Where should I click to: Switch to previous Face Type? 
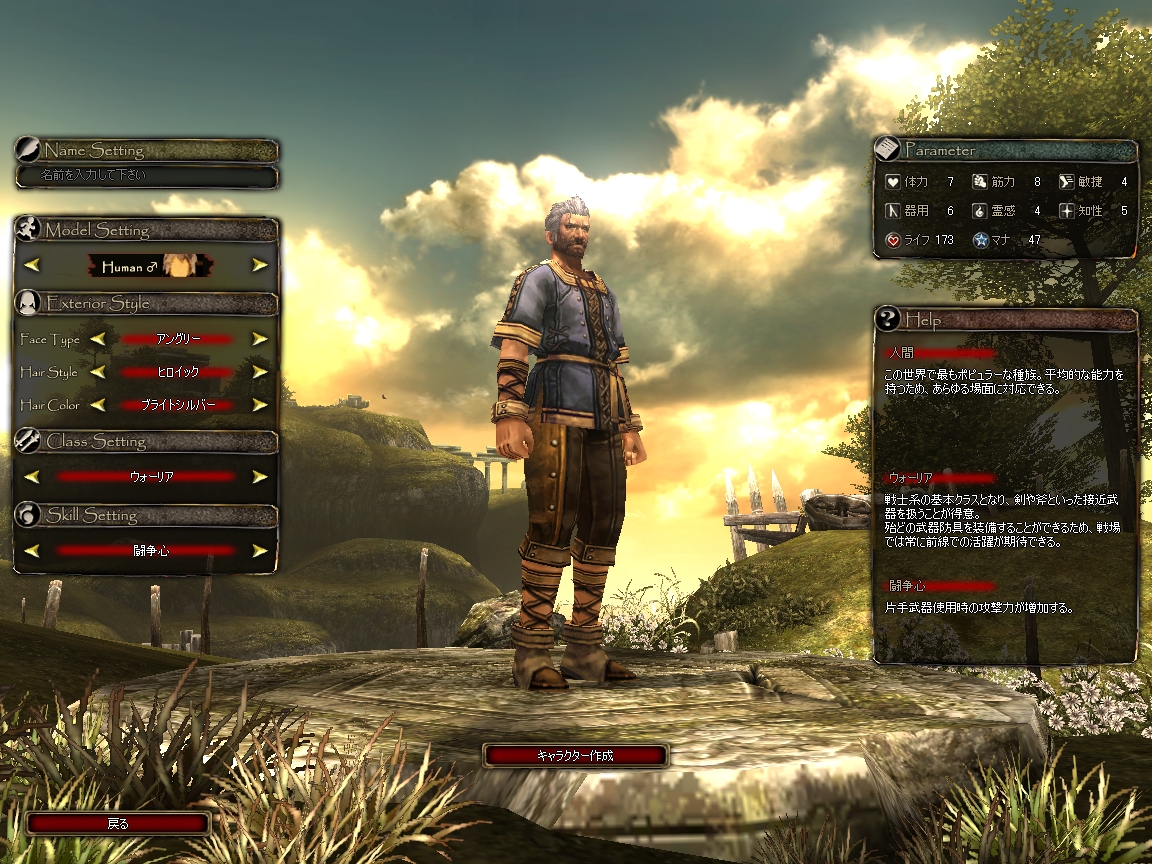click(97, 339)
